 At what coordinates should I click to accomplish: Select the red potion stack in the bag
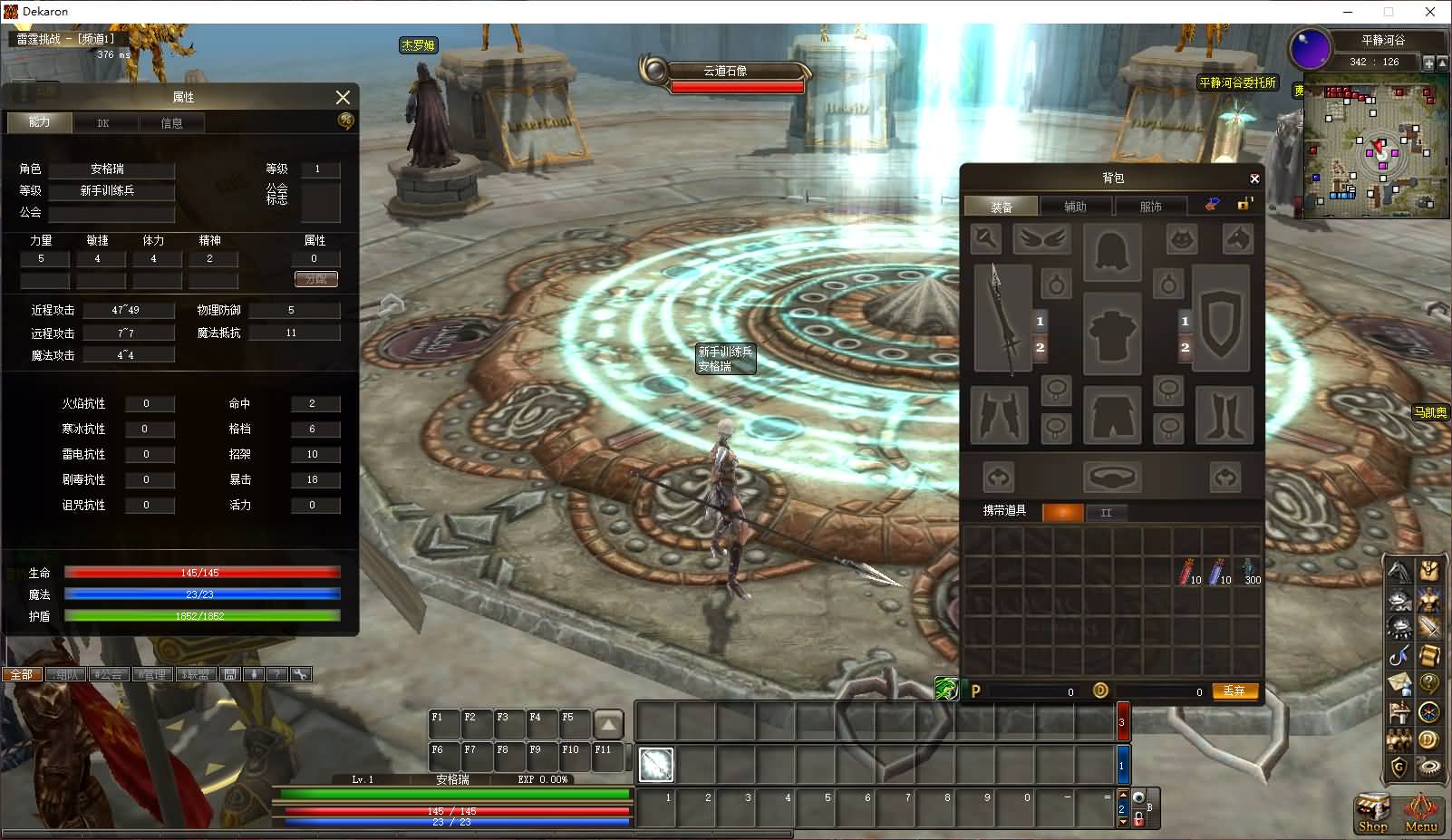tap(1188, 571)
